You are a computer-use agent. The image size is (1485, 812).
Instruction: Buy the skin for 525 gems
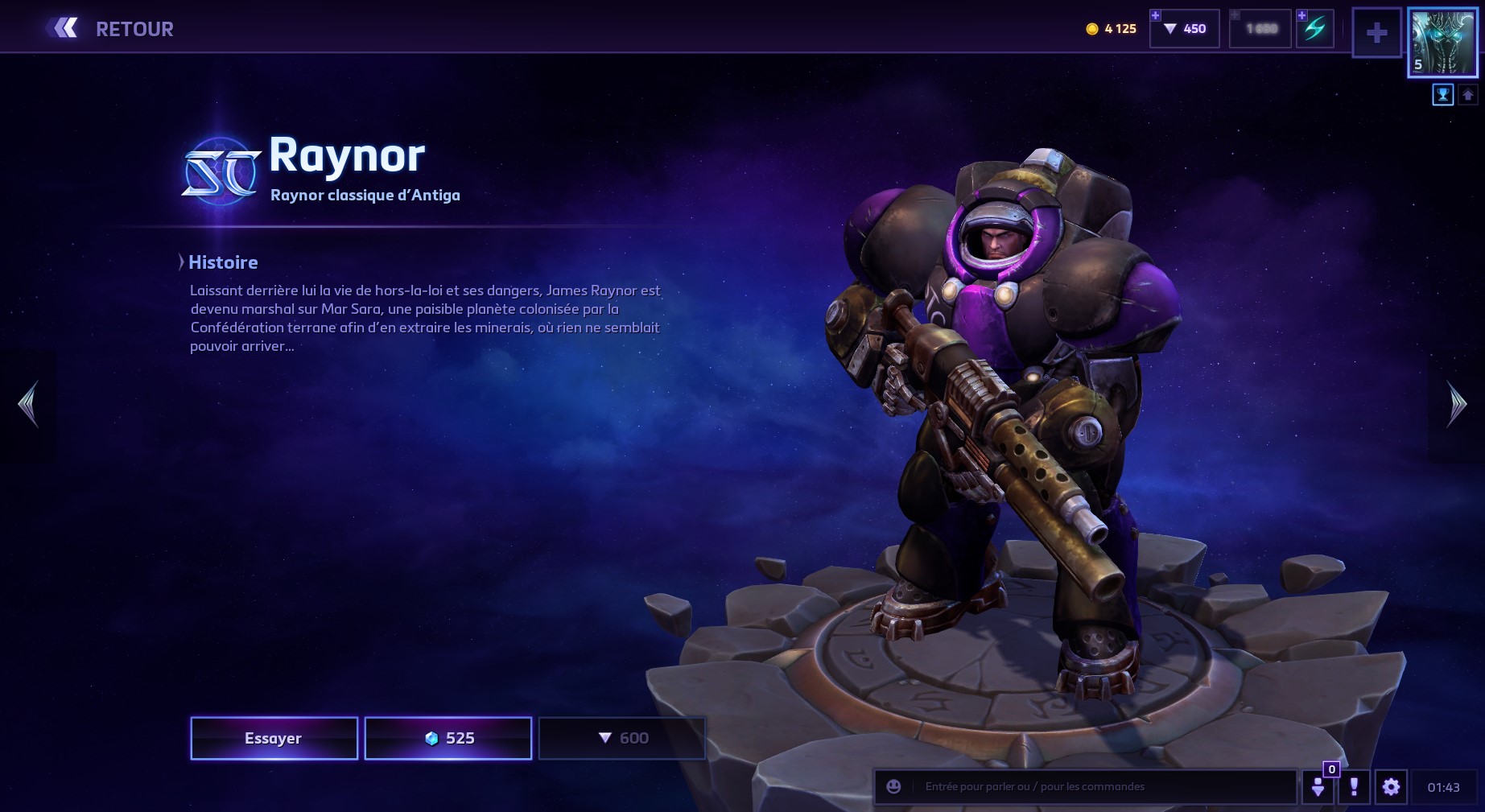[448, 738]
